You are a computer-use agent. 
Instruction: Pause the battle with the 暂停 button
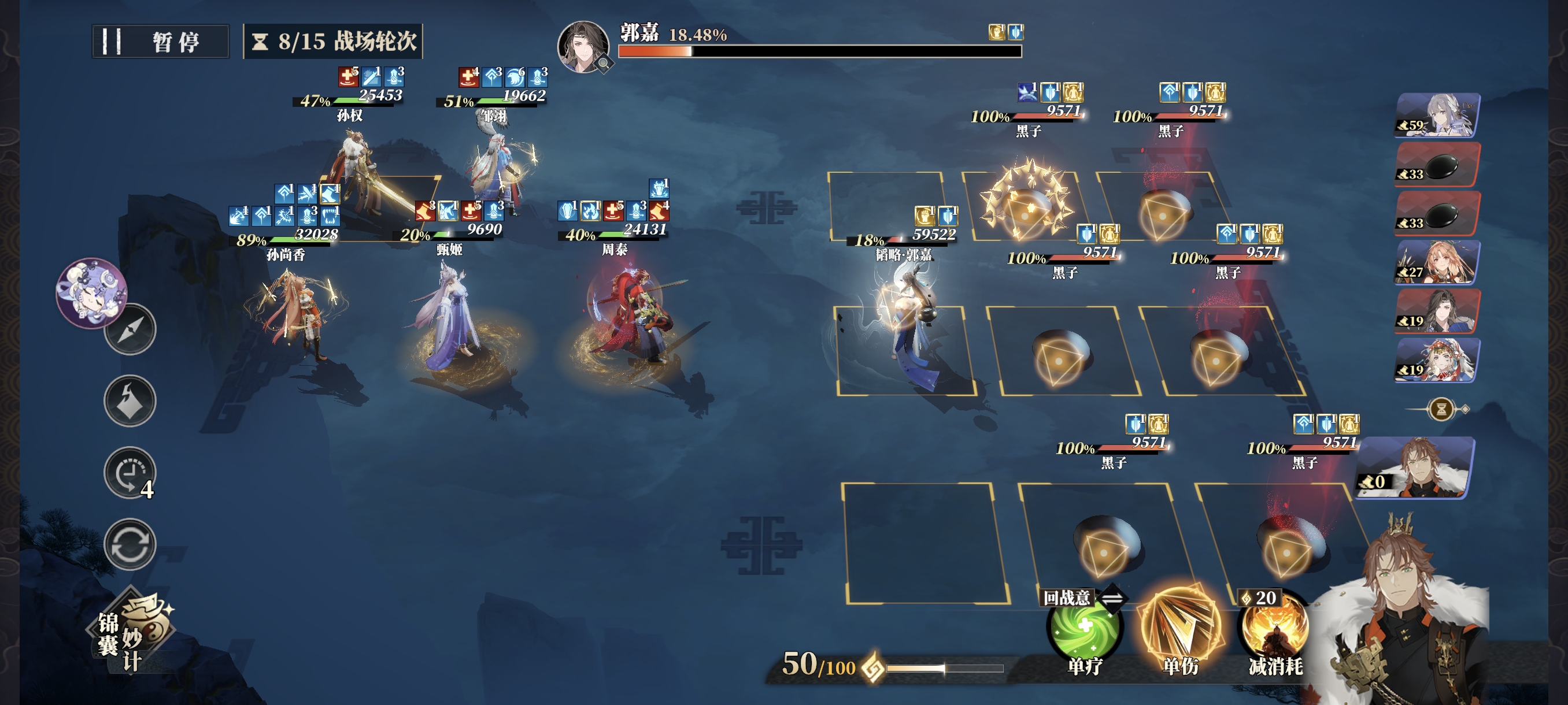coord(160,42)
